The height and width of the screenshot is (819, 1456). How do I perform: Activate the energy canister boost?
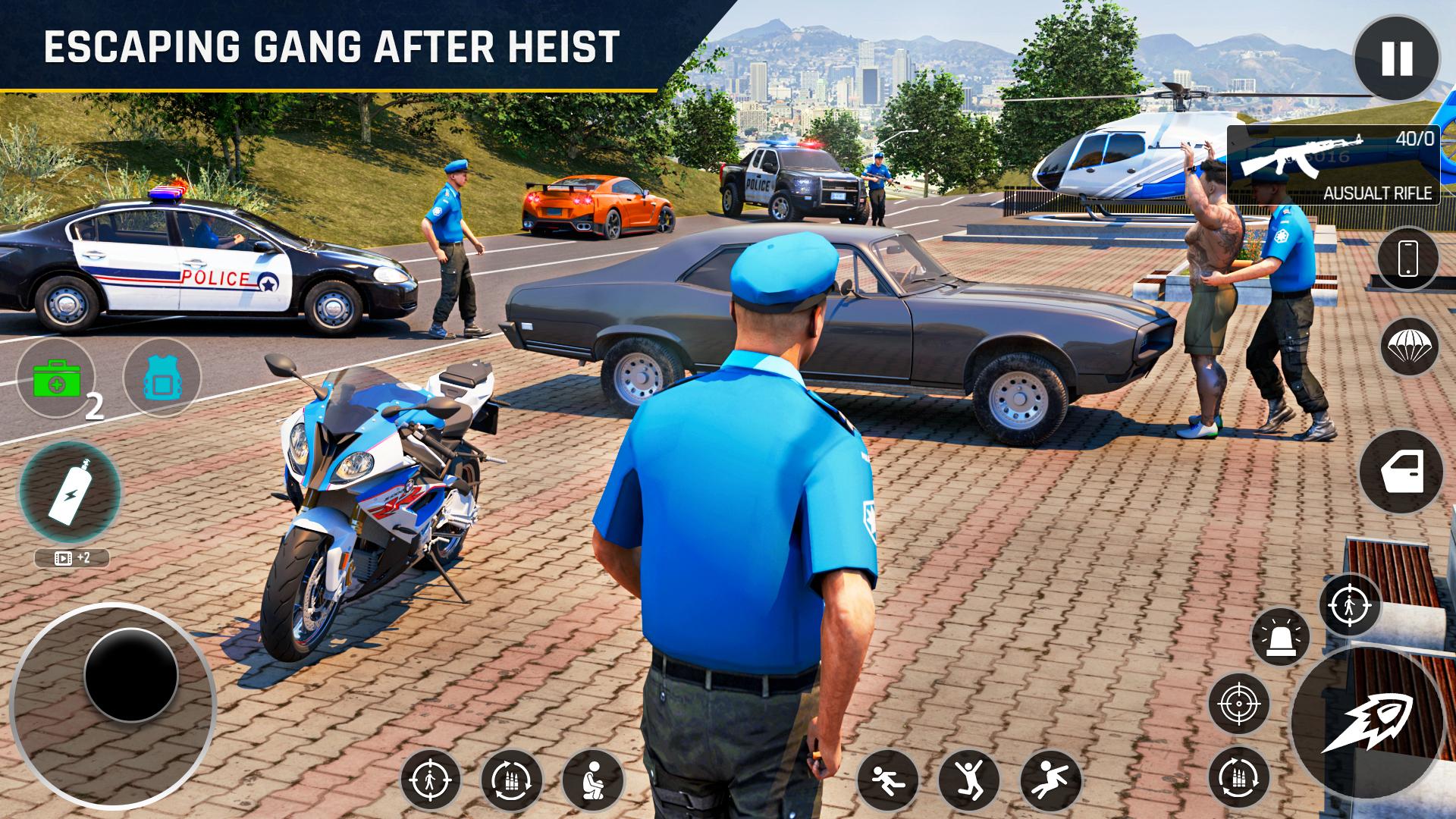[x=70, y=492]
